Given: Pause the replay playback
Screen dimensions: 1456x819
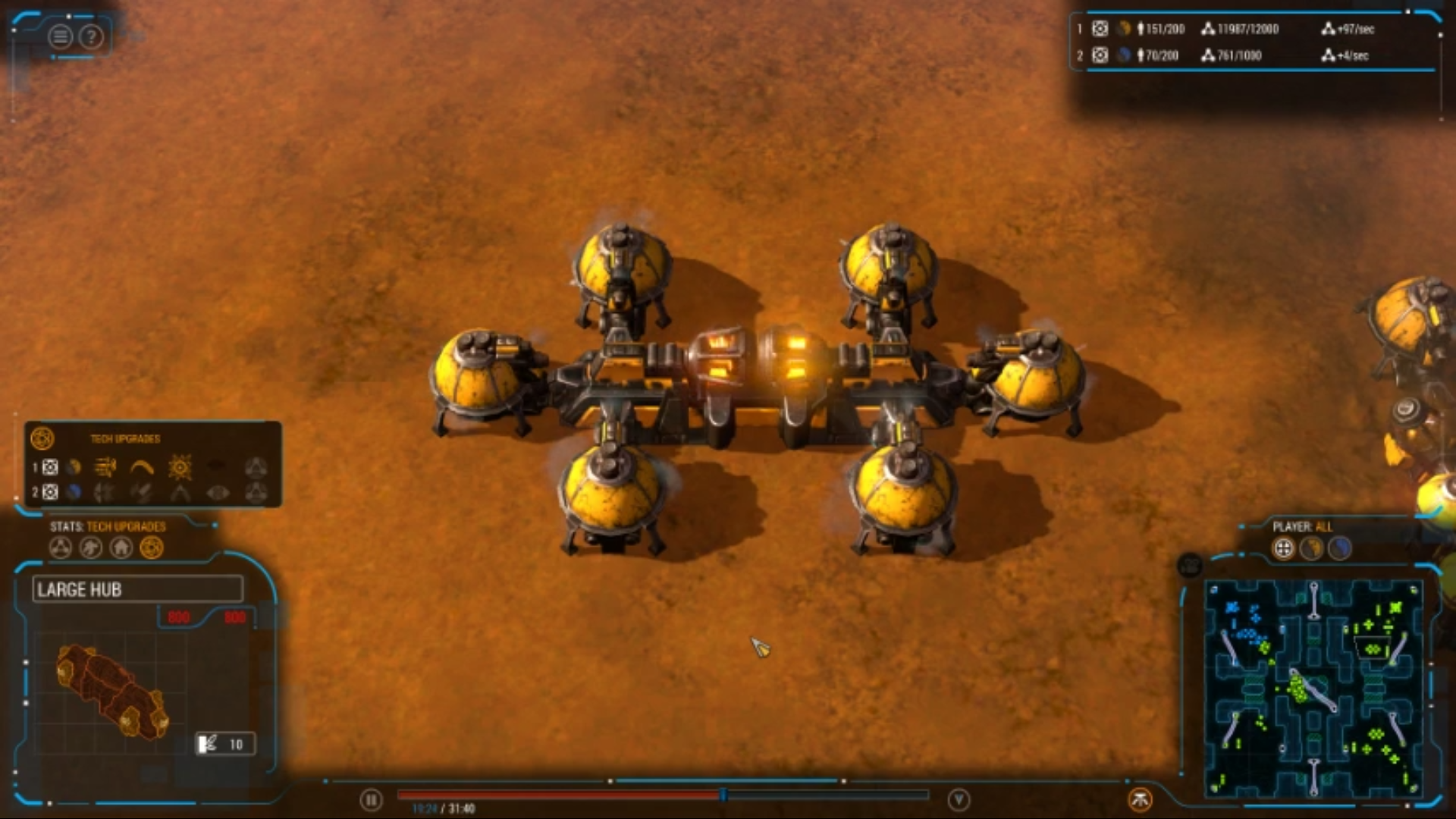Looking at the screenshot, I should tap(371, 799).
